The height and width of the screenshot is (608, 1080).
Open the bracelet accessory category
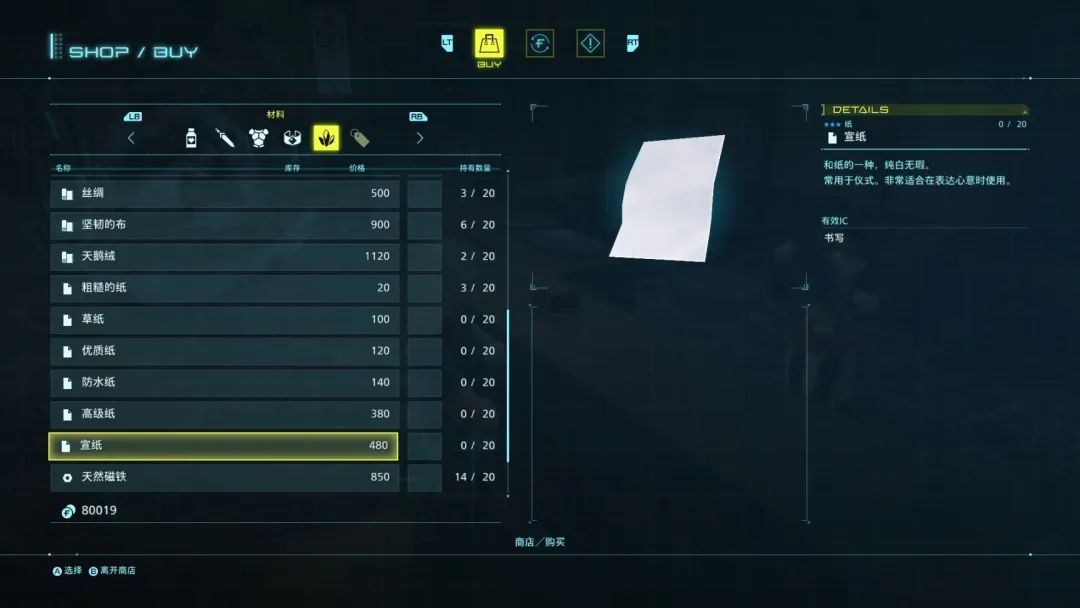[292, 138]
